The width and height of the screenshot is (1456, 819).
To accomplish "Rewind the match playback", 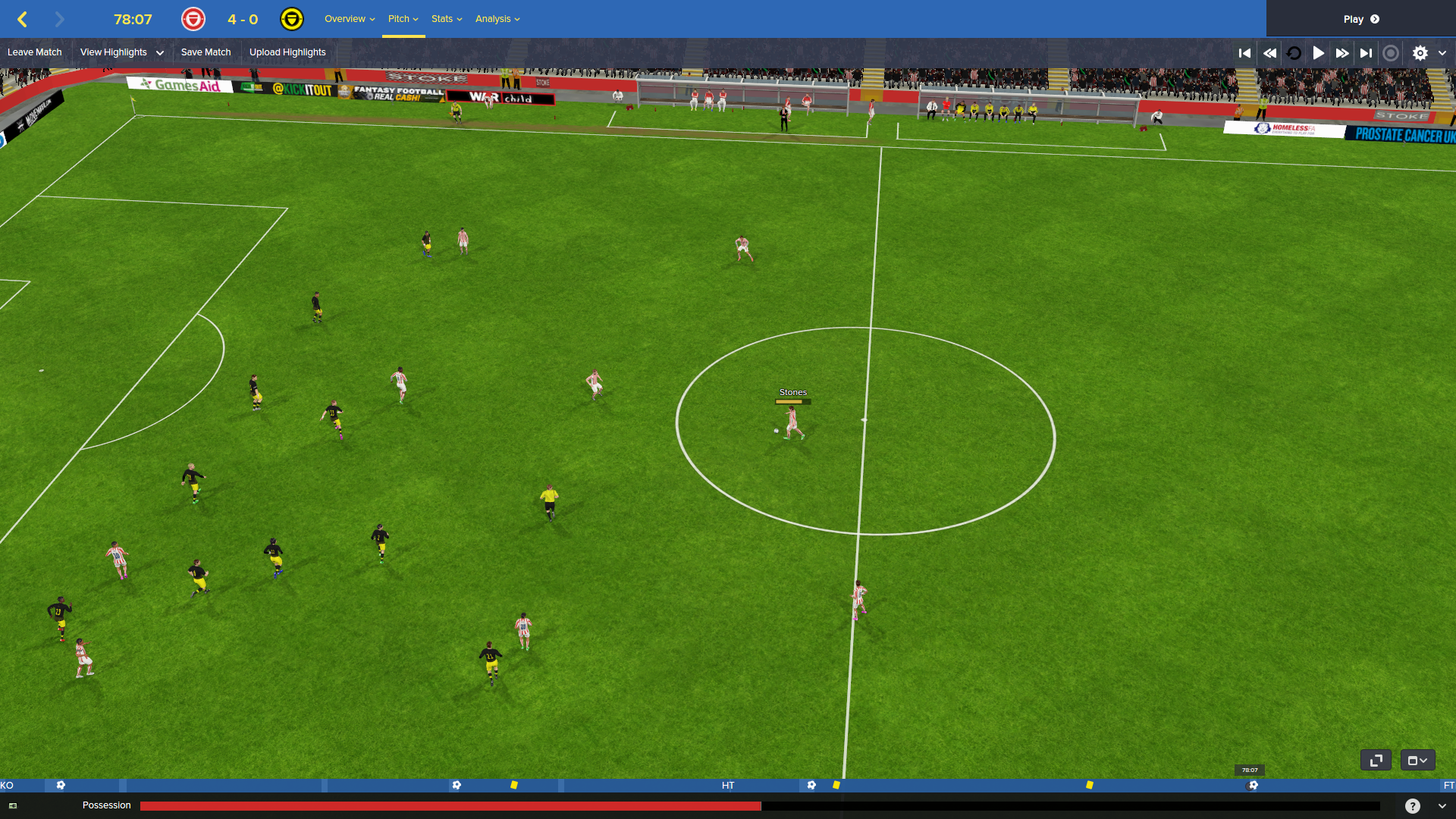I will click(1269, 53).
